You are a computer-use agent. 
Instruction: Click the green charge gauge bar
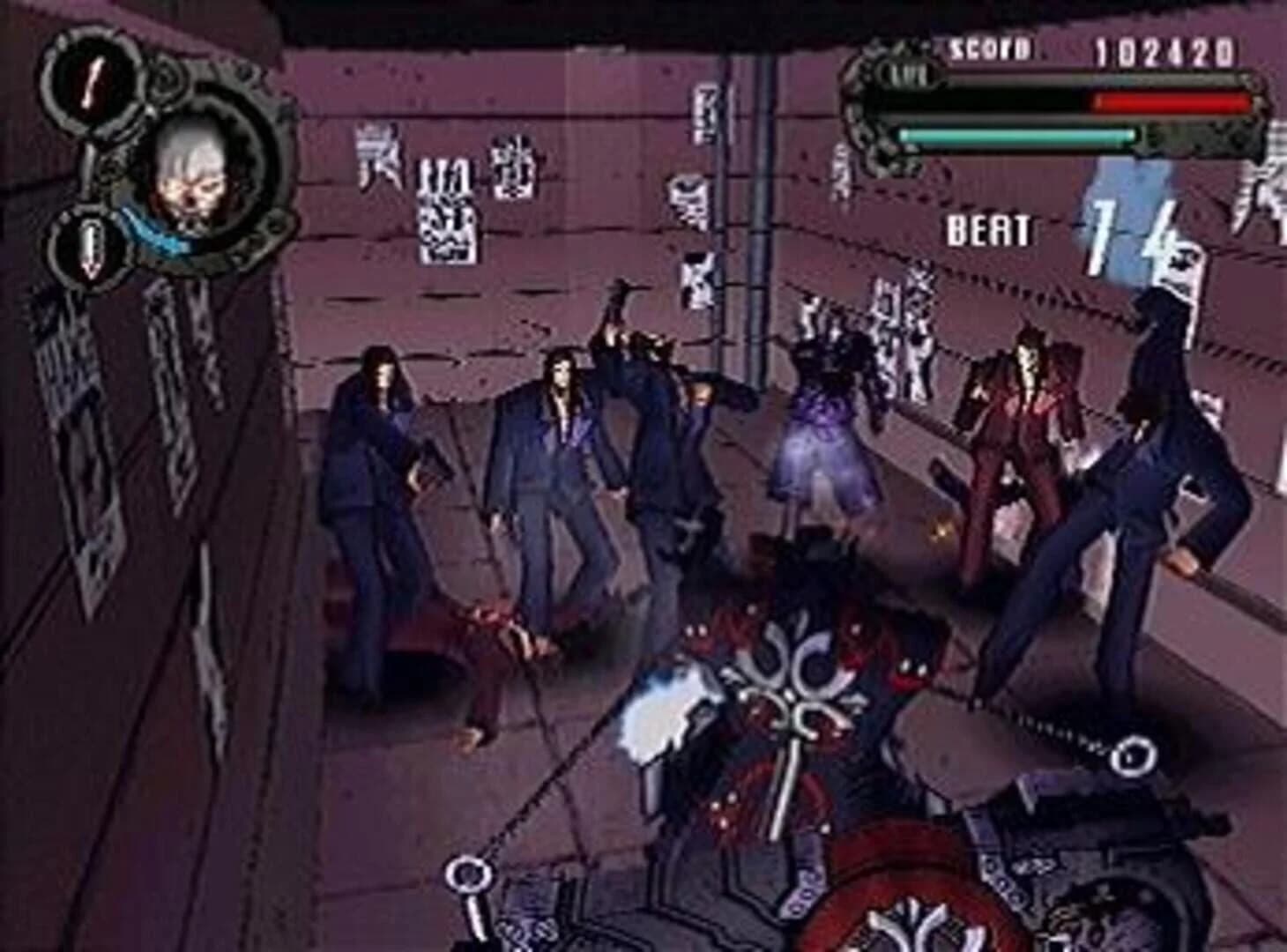click(x=1014, y=135)
